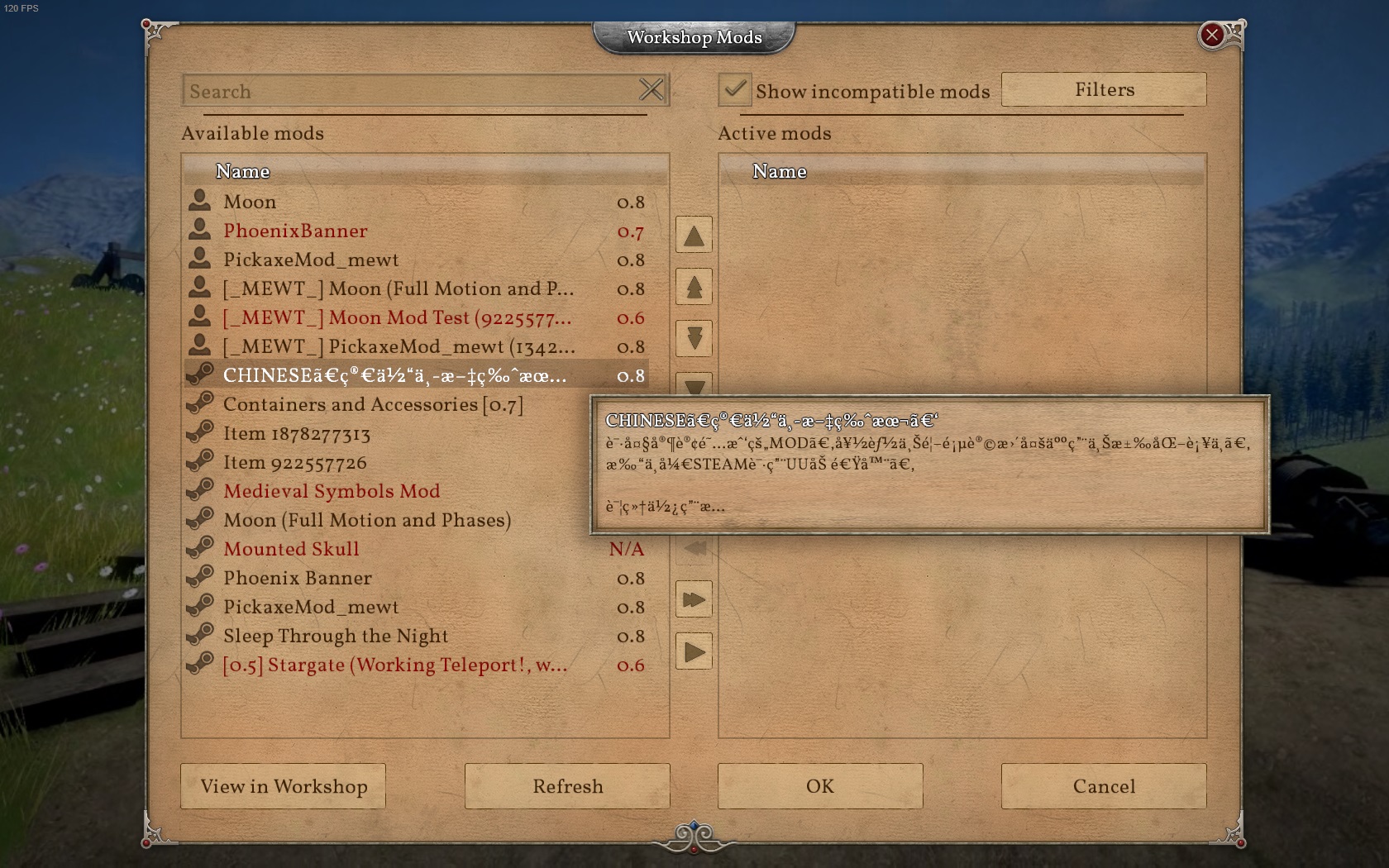The image size is (1389, 868).
Task: Sort available mods by Name header
Action: [243, 171]
